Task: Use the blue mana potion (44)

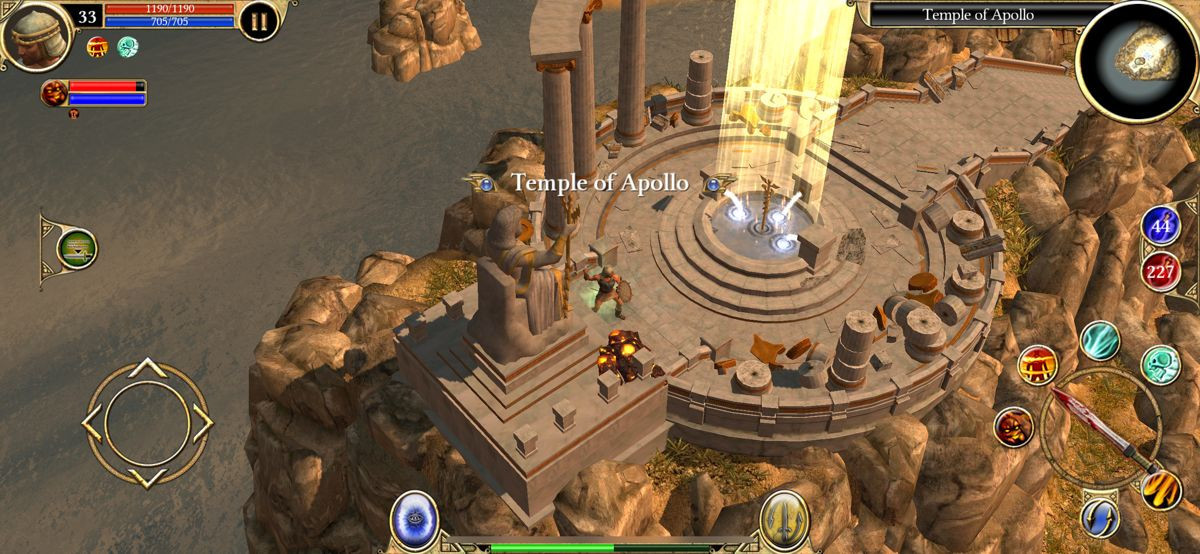Action: point(1161,227)
